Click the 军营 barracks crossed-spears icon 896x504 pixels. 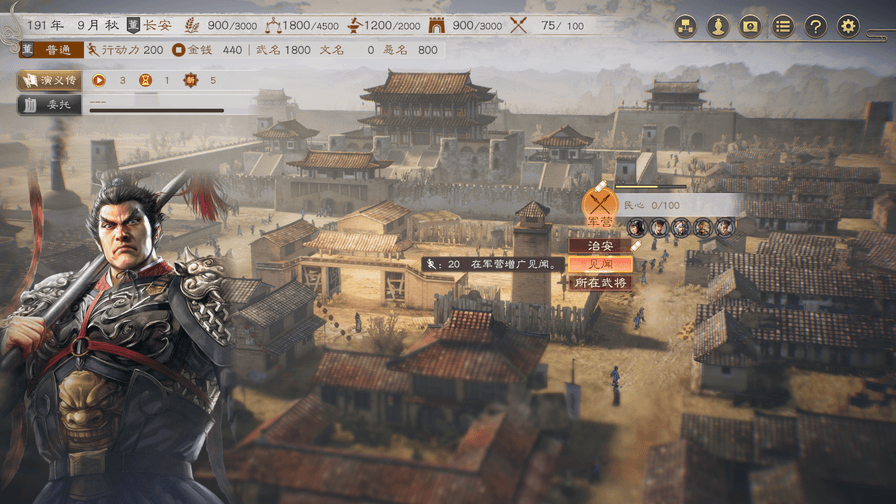600,205
